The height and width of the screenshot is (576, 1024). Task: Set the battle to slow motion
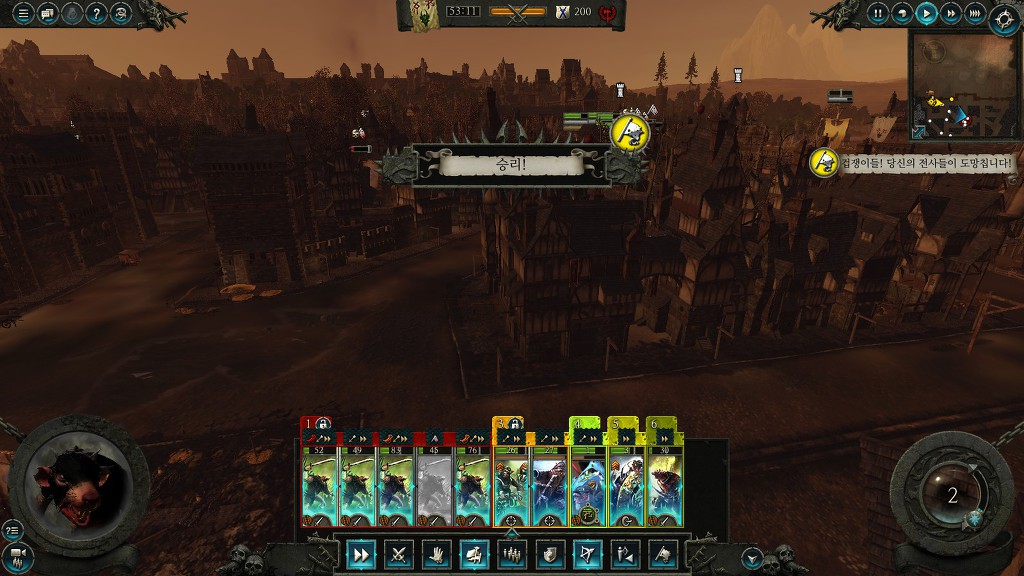point(902,14)
